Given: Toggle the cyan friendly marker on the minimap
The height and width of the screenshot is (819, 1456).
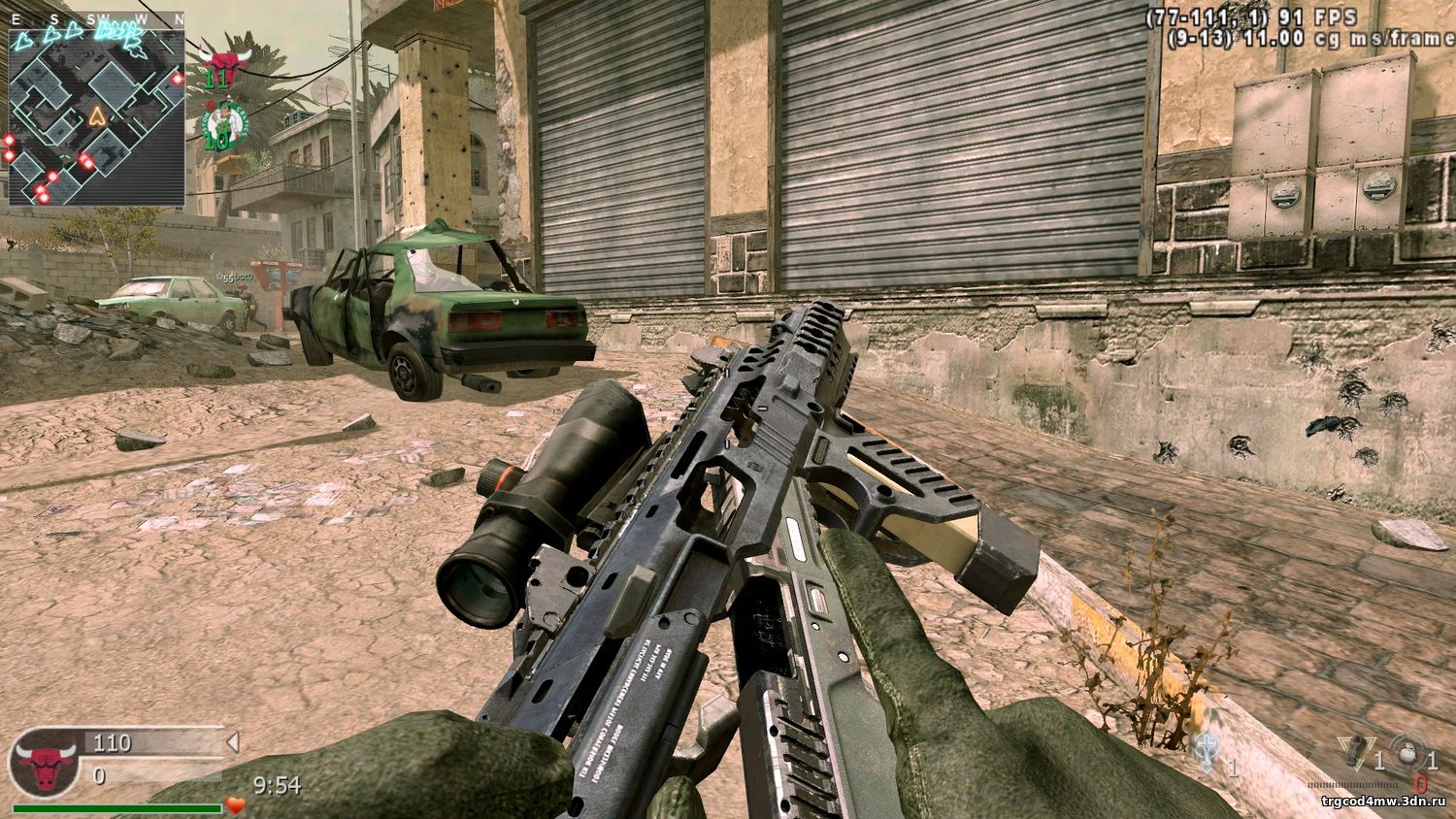Looking at the screenshot, I should click(x=24, y=39).
